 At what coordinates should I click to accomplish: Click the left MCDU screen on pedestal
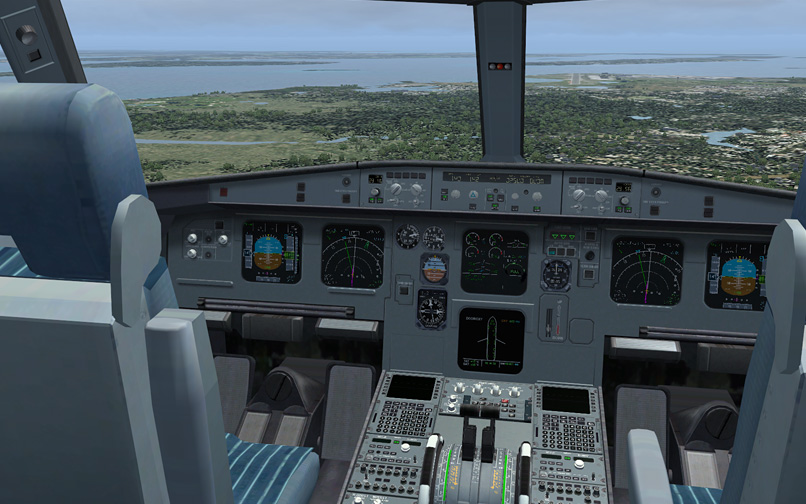tap(412, 387)
